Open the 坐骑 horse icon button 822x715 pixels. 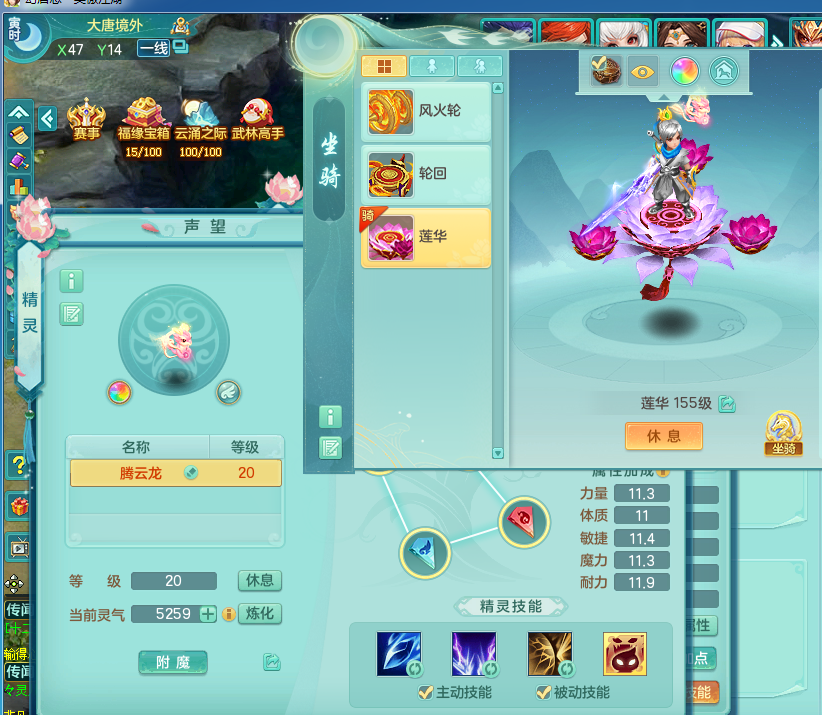click(x=783, y=432)
